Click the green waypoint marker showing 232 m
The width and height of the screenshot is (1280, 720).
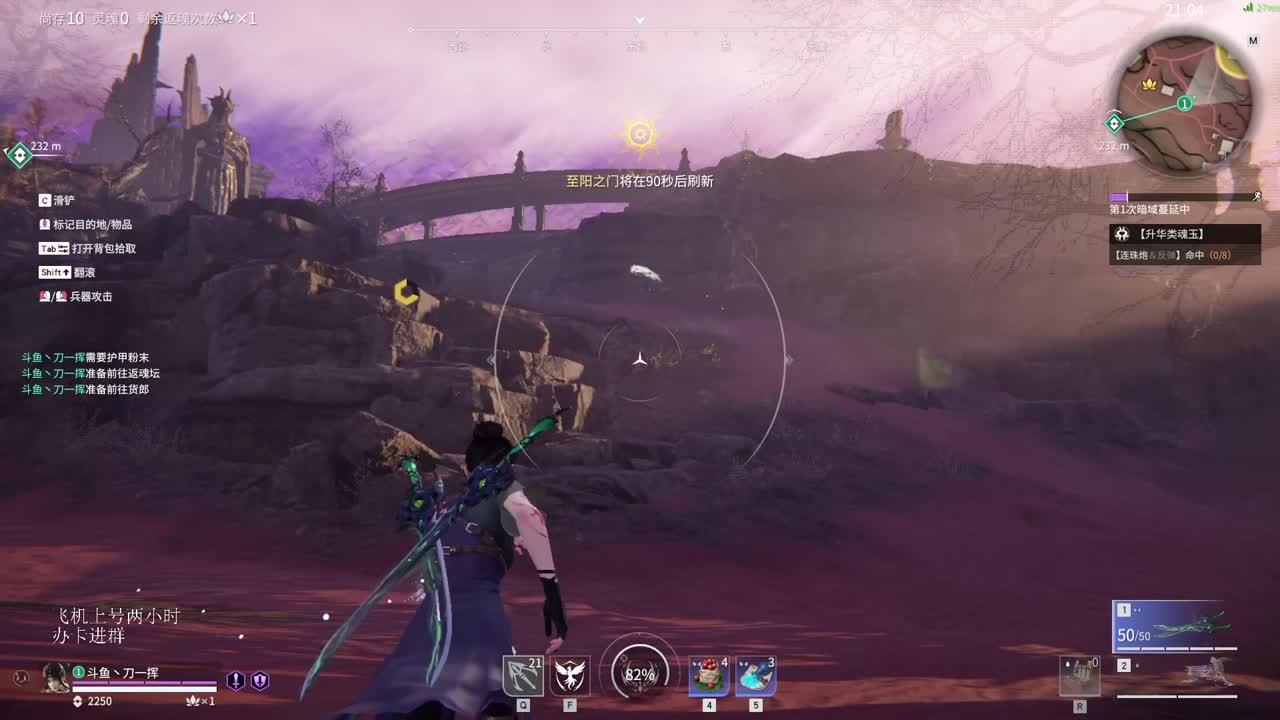[20, 155]
